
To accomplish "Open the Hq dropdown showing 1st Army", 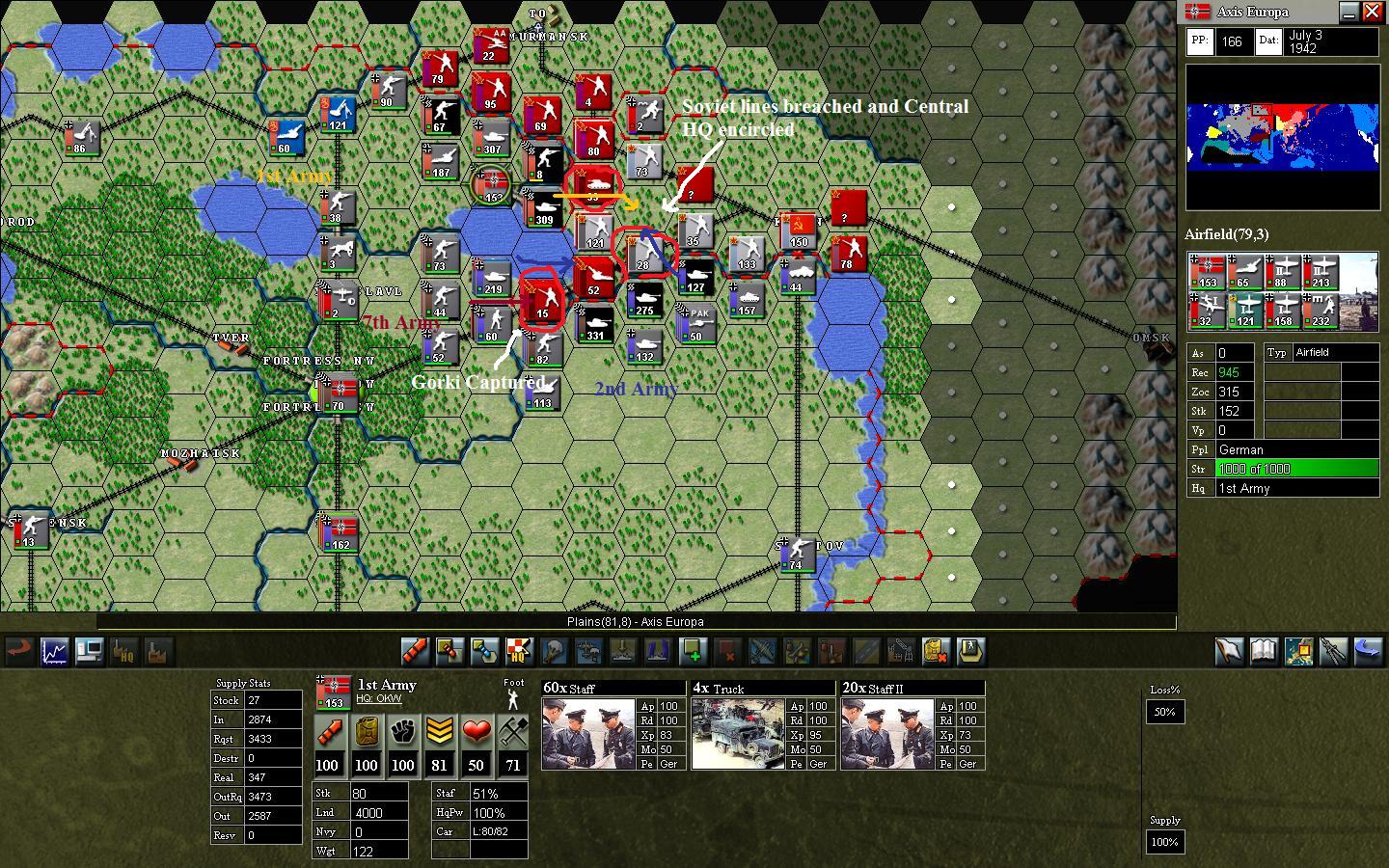I will 1297,488.
